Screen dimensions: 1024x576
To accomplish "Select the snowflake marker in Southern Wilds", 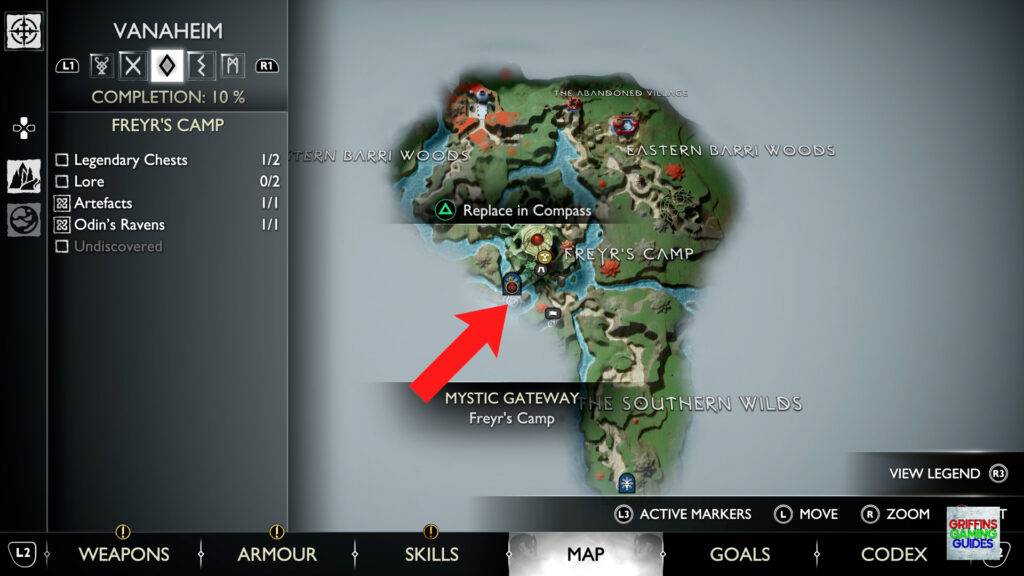I will coord(626,484).
